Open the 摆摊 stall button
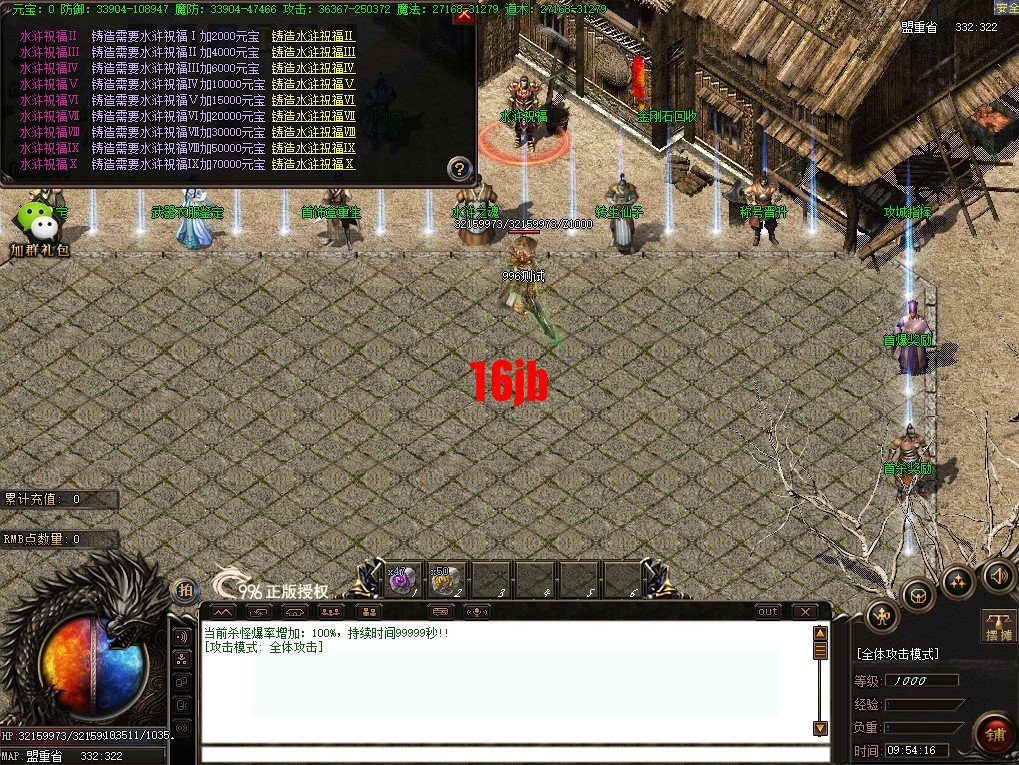Image resolution: width=1019 pixels, height=765 pixels. 997,625
